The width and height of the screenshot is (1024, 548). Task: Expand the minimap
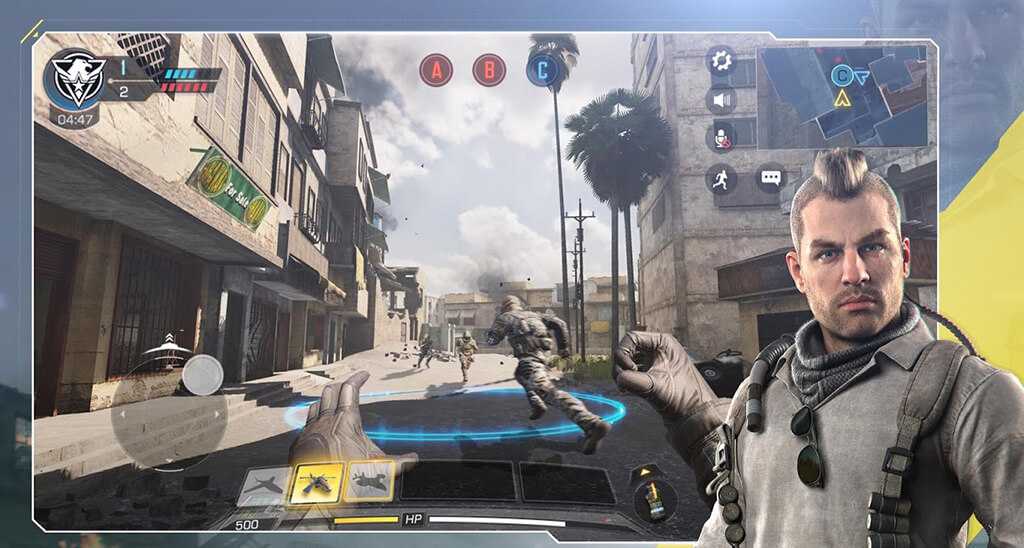coord(846,94)
